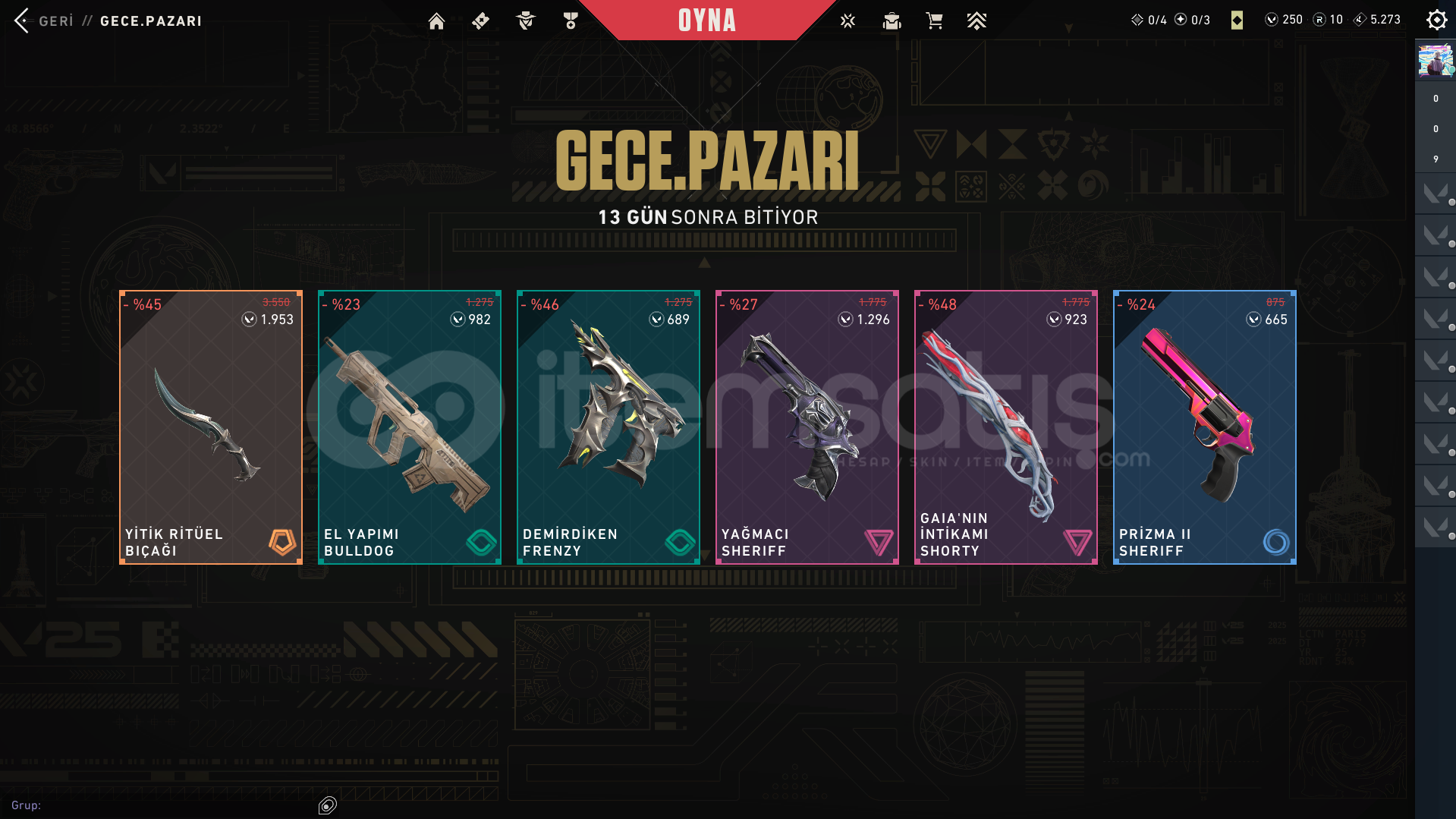This screenshot has width=1456, height=819.
Task: Click the red OYNA play button
Action: pyautogui.click(x=706, y=20)
